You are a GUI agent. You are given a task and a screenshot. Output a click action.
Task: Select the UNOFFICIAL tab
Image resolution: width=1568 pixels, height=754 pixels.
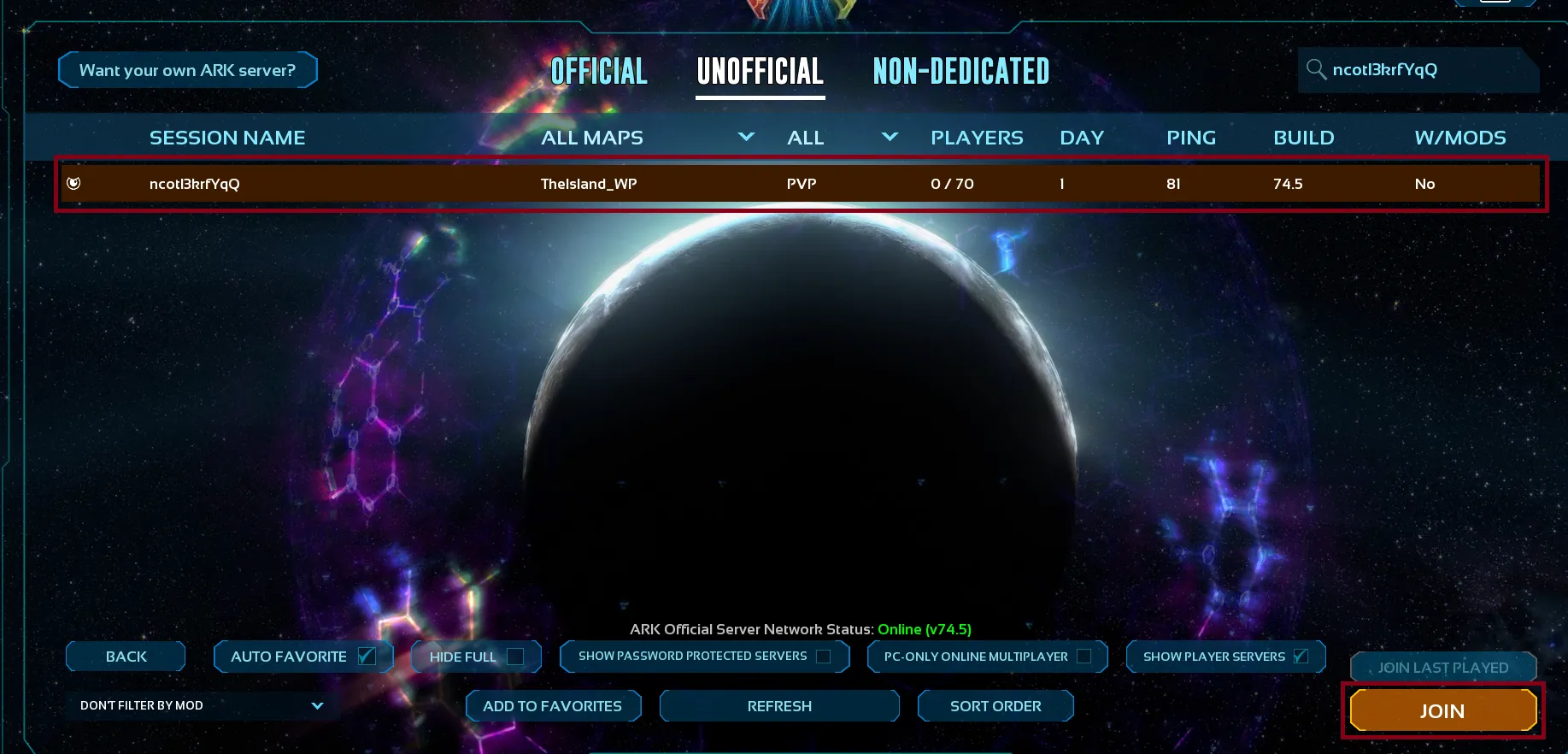(x=760, y=72)
